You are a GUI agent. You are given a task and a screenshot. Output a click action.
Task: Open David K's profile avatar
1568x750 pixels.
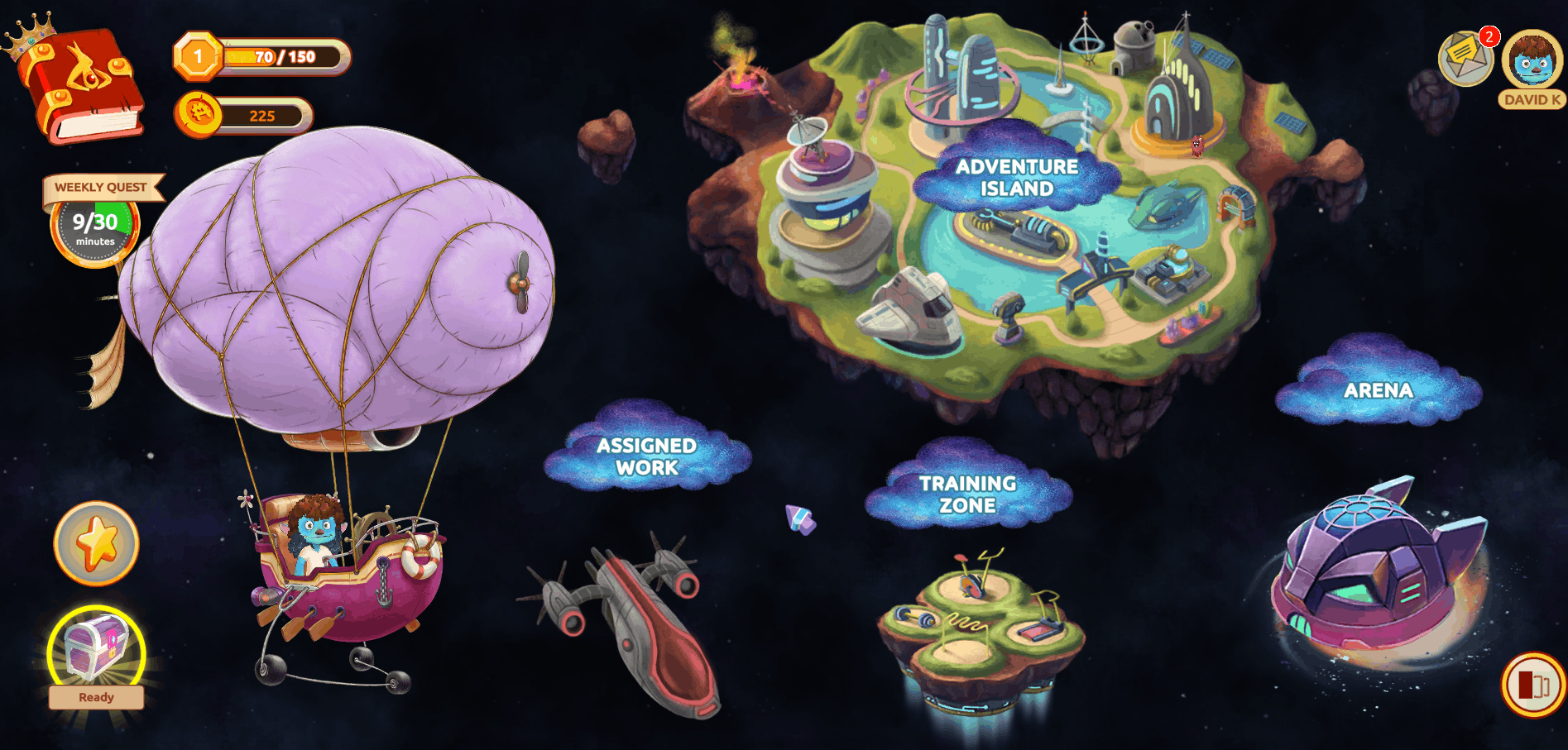(x=1532, y=62)
